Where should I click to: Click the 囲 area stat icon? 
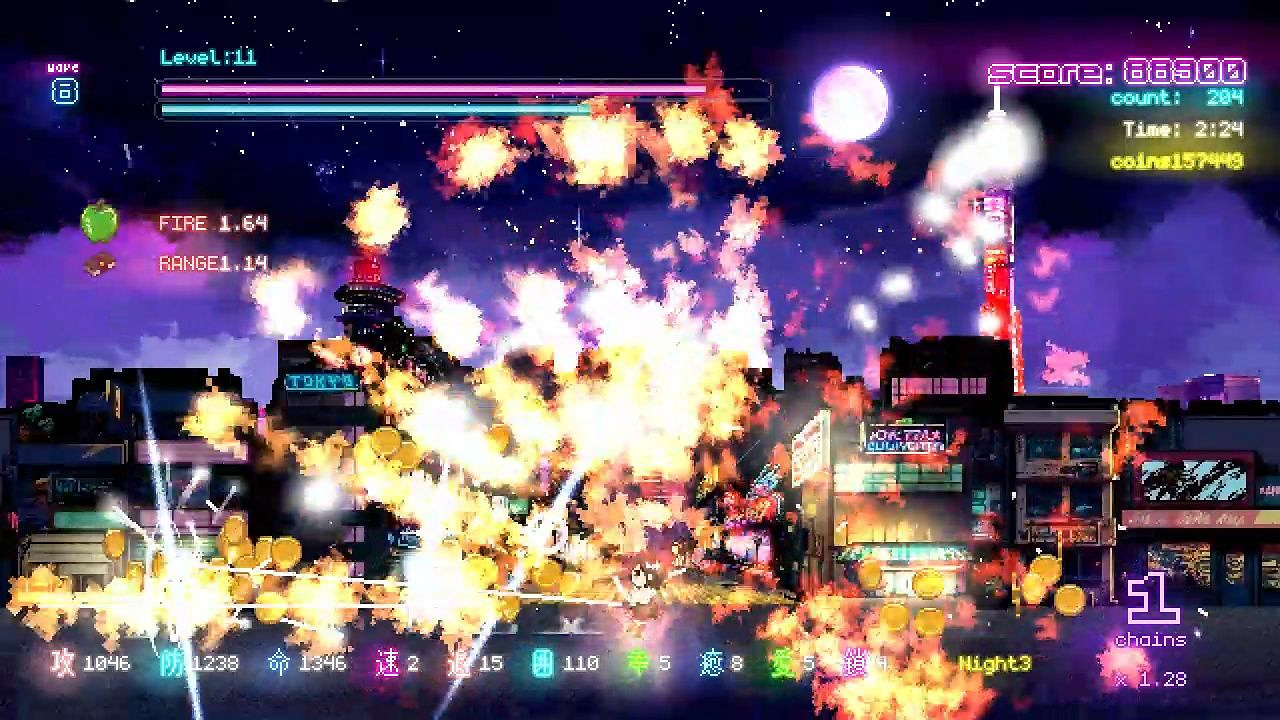click(545, 662)
